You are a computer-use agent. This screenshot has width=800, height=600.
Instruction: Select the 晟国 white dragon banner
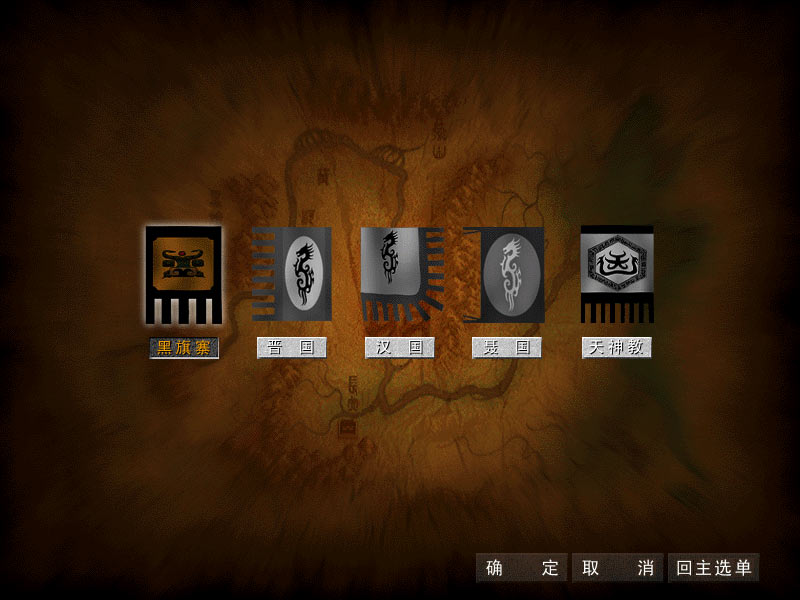506,274
